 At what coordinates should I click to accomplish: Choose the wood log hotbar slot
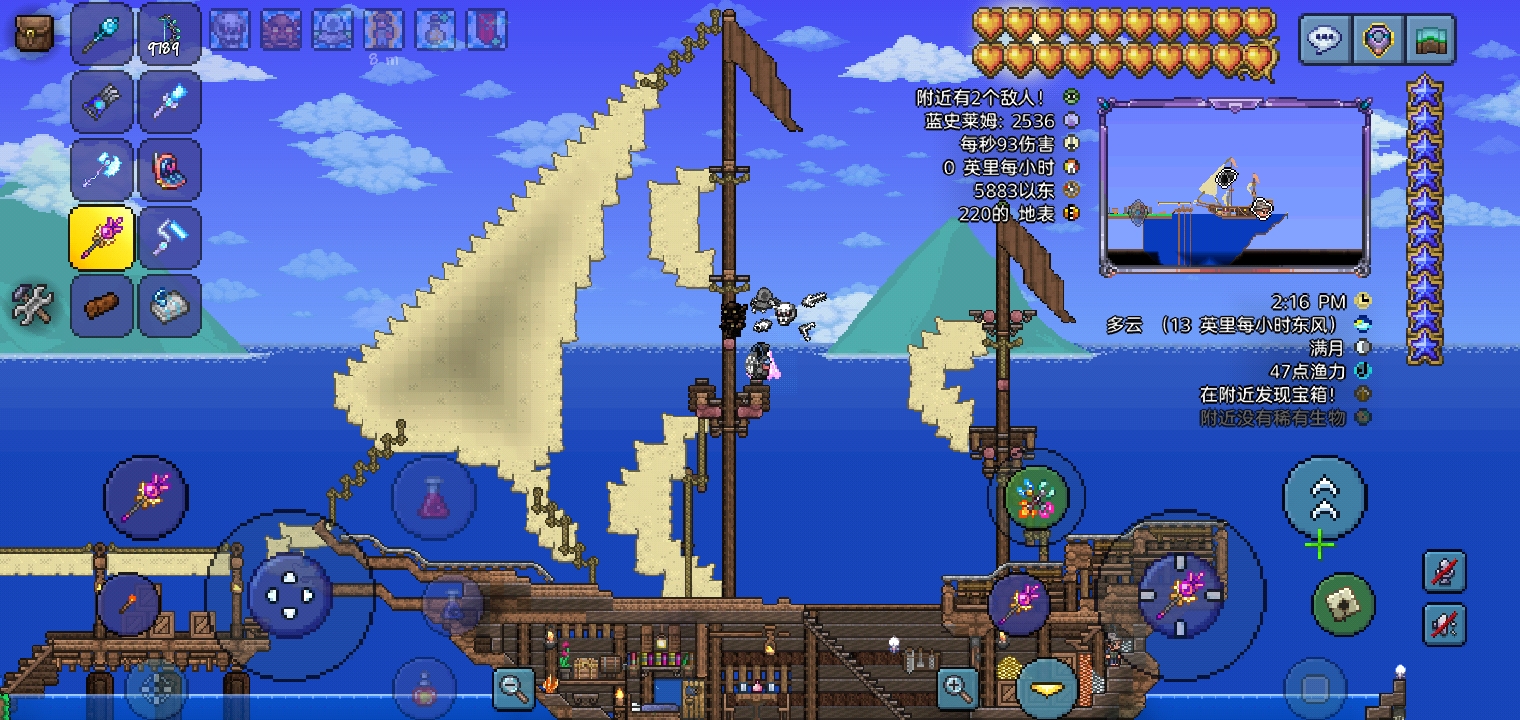(x=102, y=306)
